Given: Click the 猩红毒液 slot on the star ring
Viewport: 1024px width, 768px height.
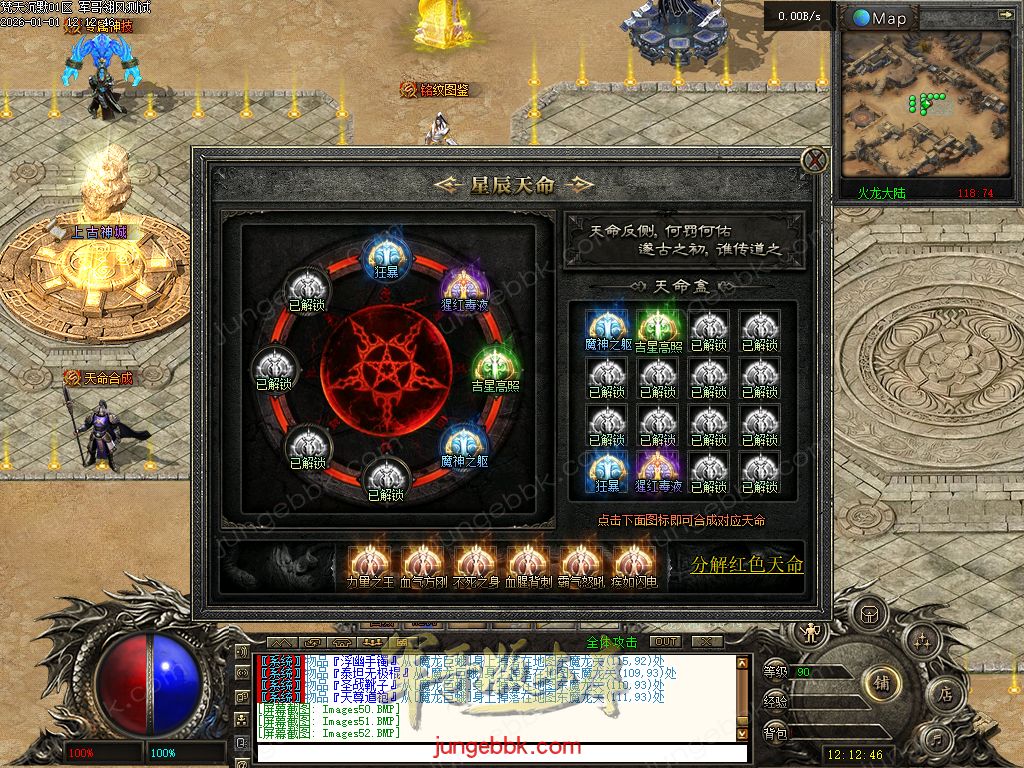Looking at the screenshot, I should [463, 286].
